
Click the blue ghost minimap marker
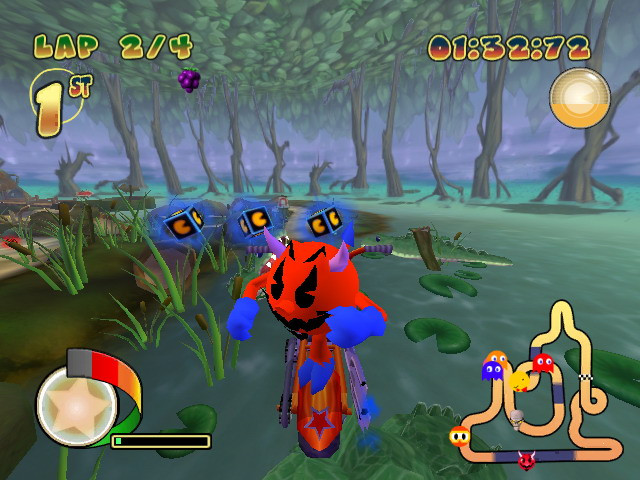coord(492,372)
